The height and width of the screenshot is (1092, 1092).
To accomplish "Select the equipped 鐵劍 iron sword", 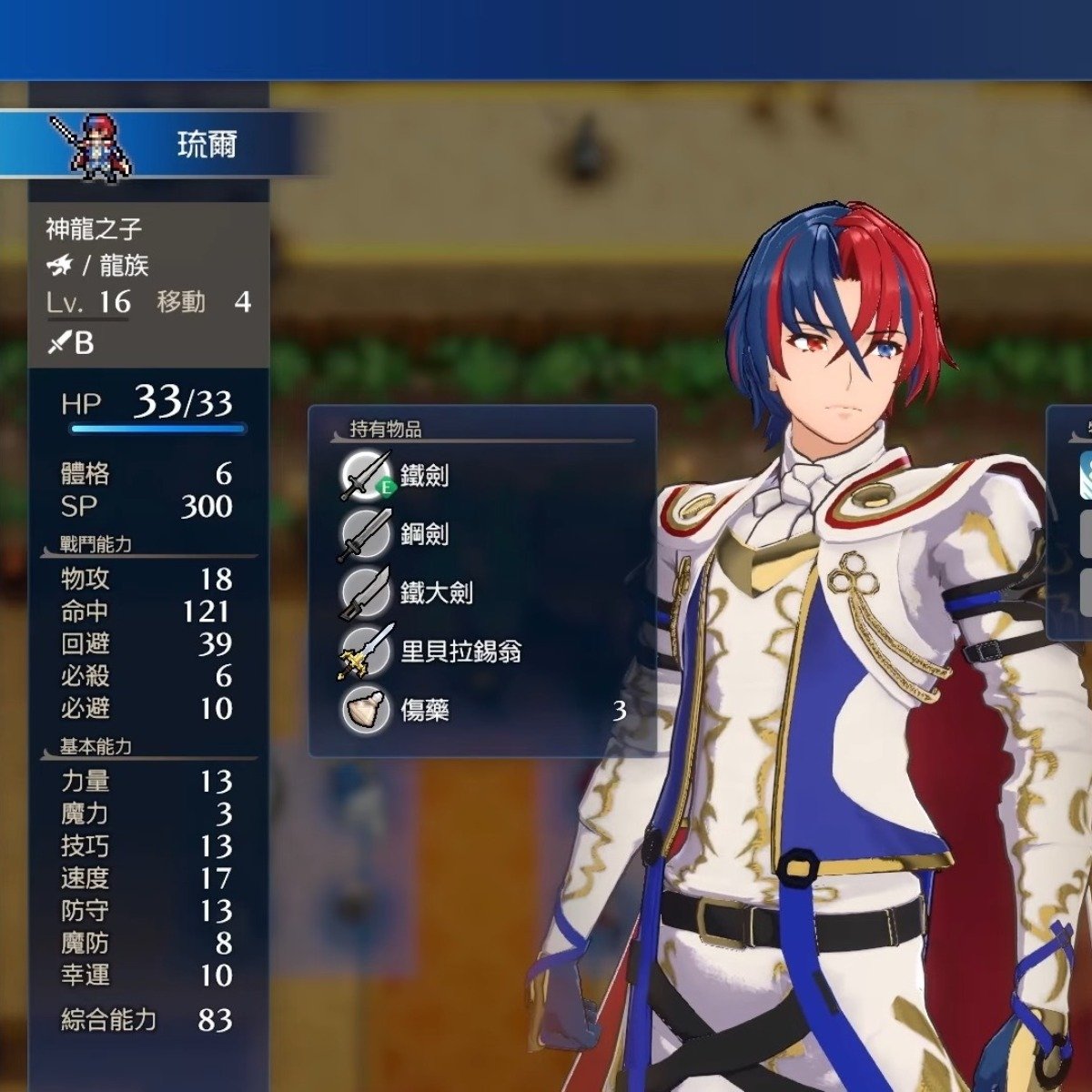I will pyautogui.click(x=424, y=475).
